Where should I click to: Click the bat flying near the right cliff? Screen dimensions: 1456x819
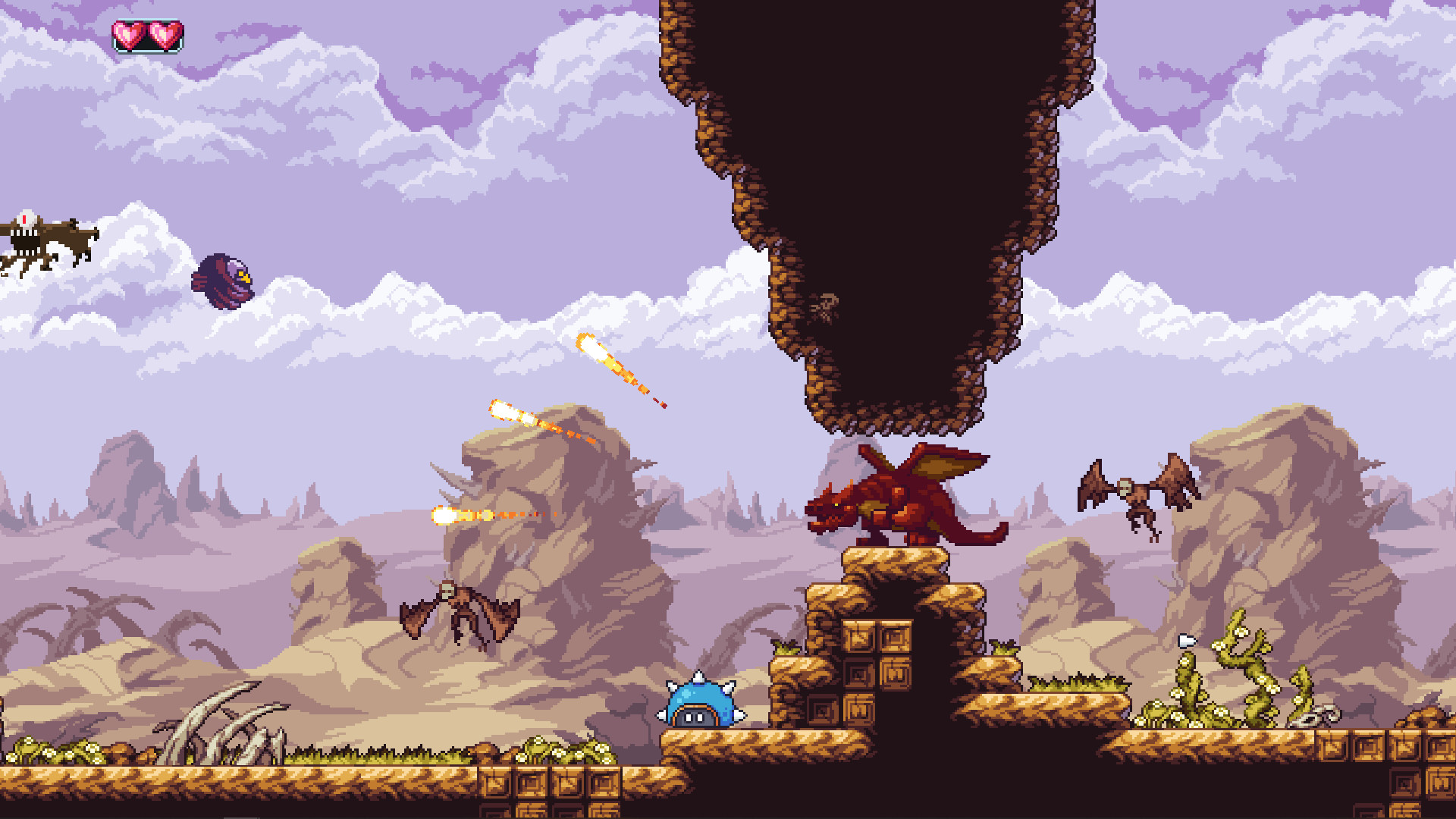[1137, 493]
